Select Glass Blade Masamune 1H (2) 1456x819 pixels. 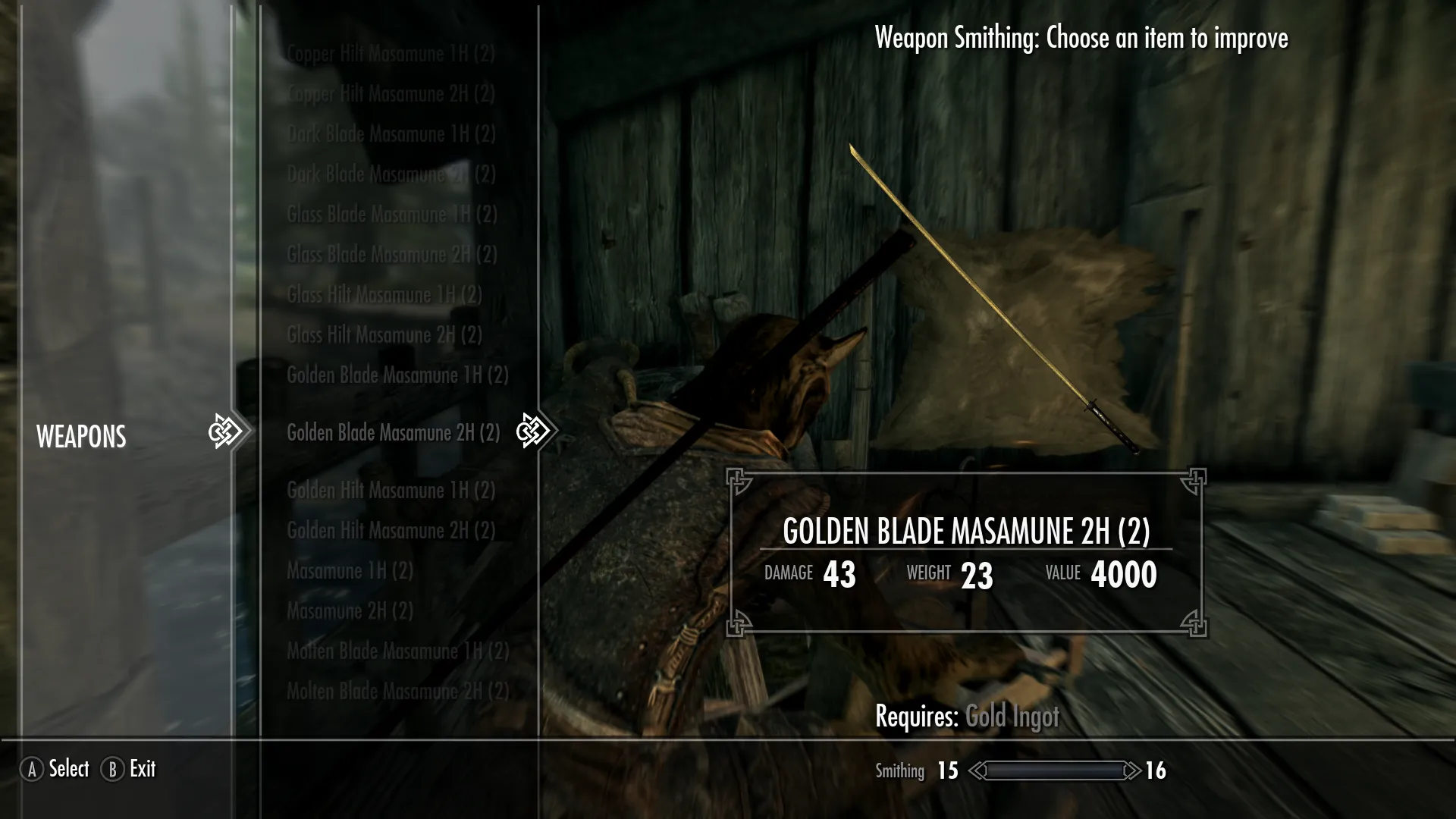click(x=391, y=215)
